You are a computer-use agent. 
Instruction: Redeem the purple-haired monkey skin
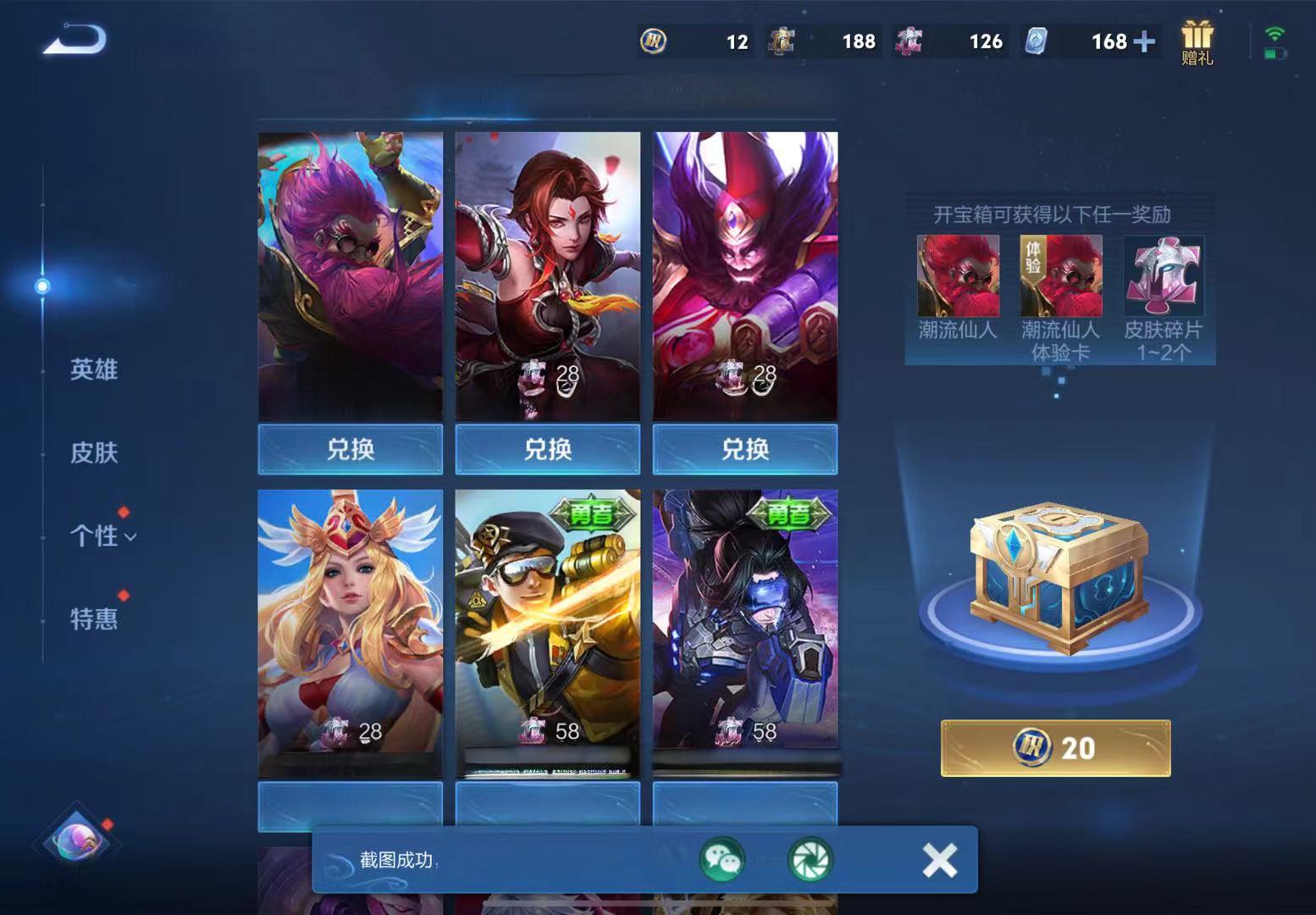(x=350, y=449)
